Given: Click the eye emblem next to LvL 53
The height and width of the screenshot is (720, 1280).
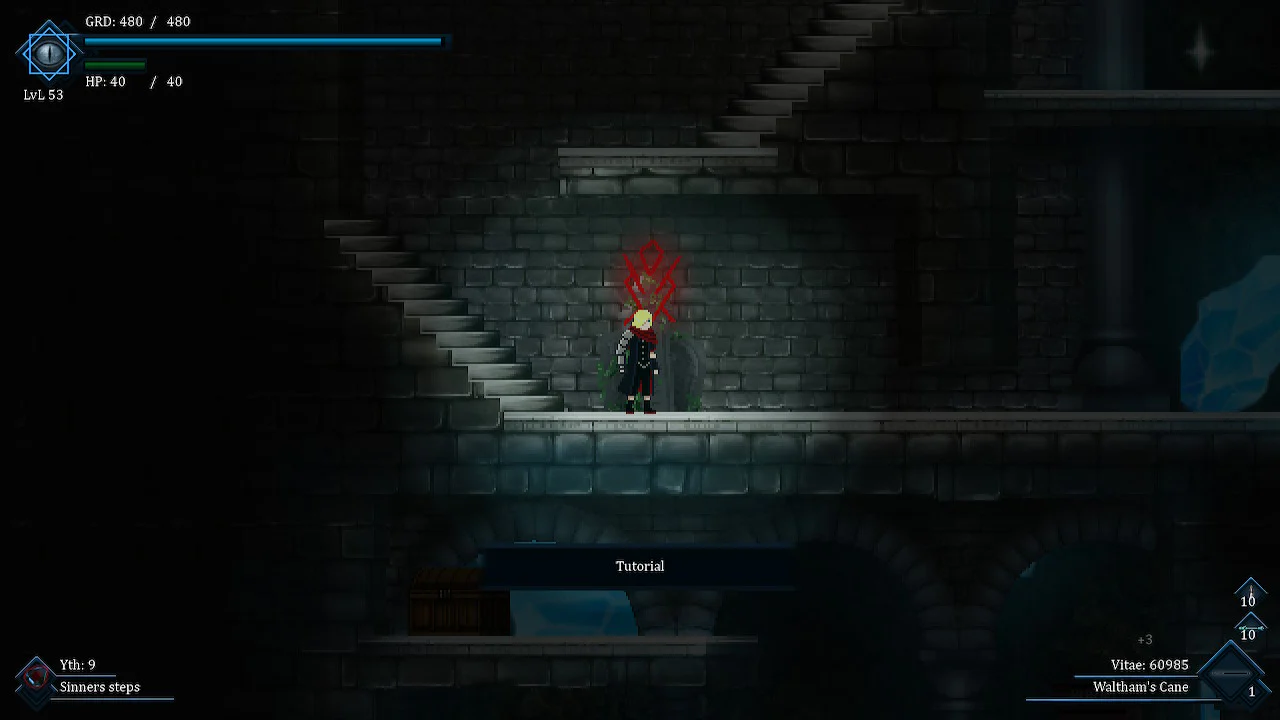Looking at the screenshot, I should coord(48,53).
